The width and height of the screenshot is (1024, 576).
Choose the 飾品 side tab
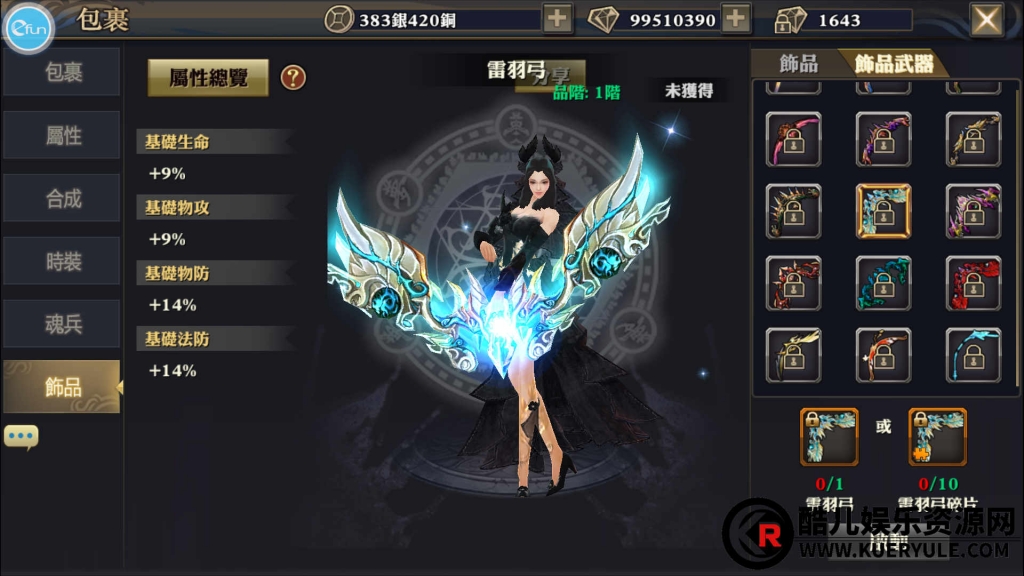(x=62, y=387)
